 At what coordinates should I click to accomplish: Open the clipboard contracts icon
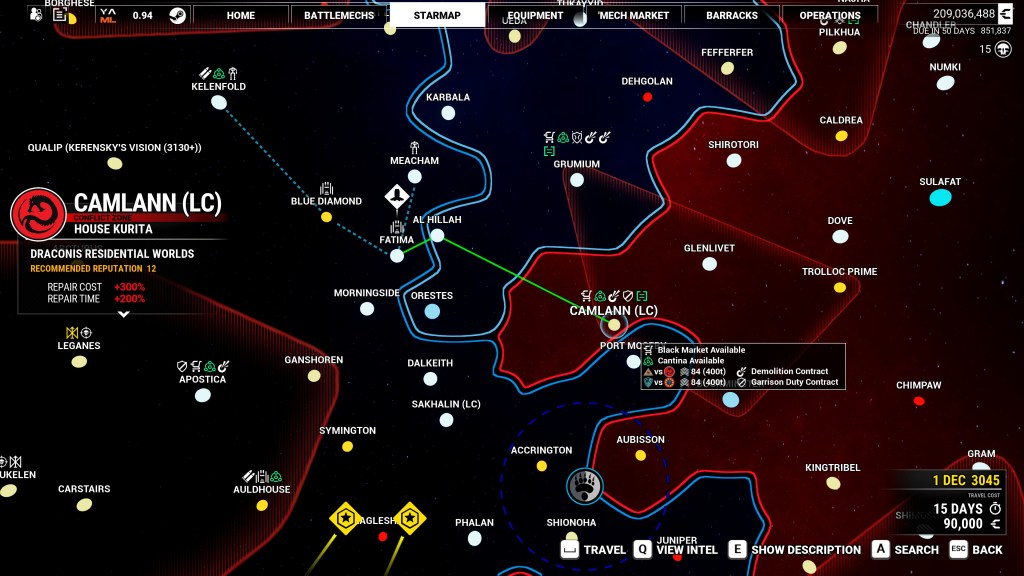60,15
